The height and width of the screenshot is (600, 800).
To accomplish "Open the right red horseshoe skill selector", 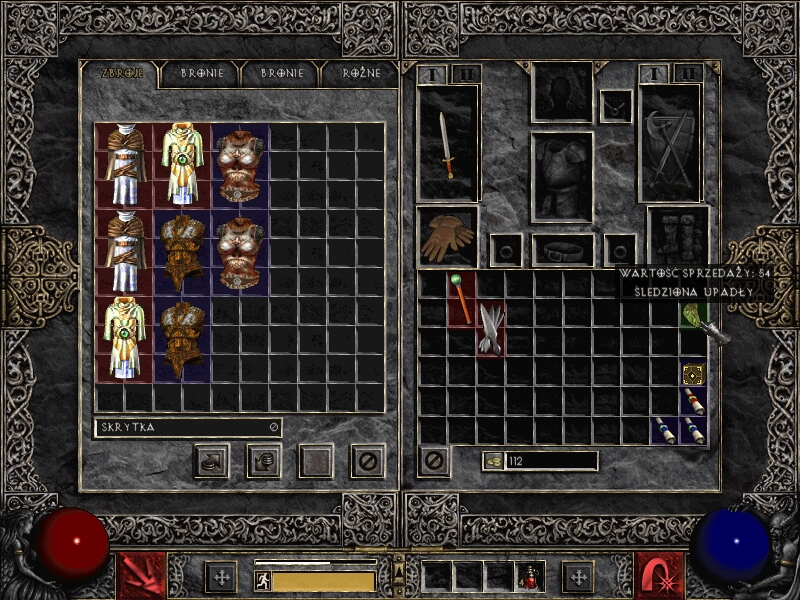I will (659, 577).
